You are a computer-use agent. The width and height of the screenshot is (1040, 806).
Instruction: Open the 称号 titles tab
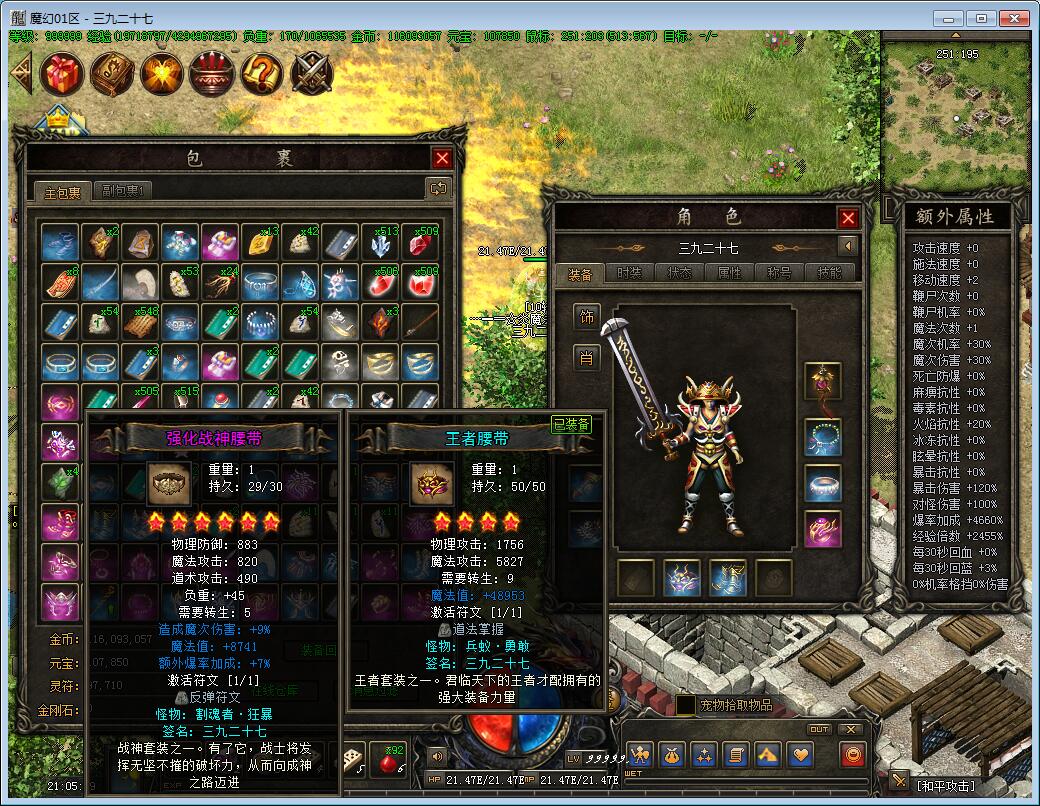pyautogui.click(x=780, y=273)
